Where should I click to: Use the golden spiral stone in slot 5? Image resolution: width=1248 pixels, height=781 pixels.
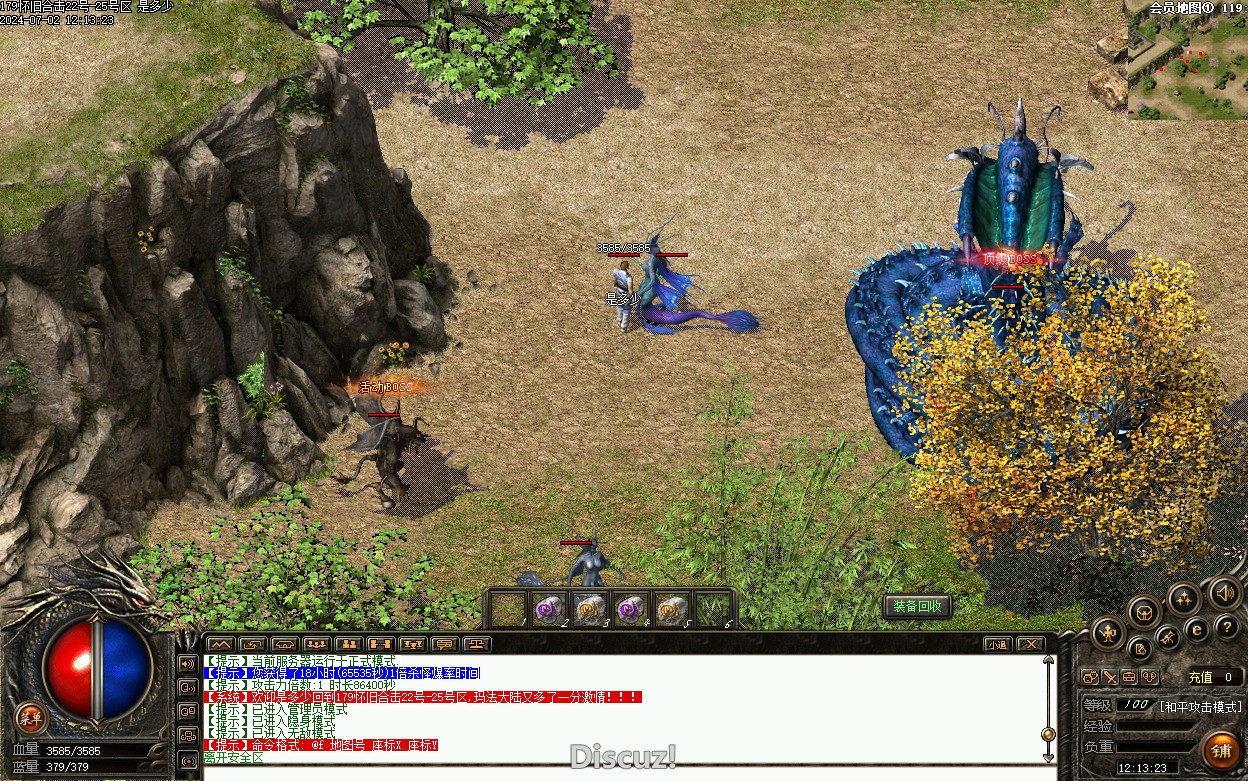[x=671, y=609]
